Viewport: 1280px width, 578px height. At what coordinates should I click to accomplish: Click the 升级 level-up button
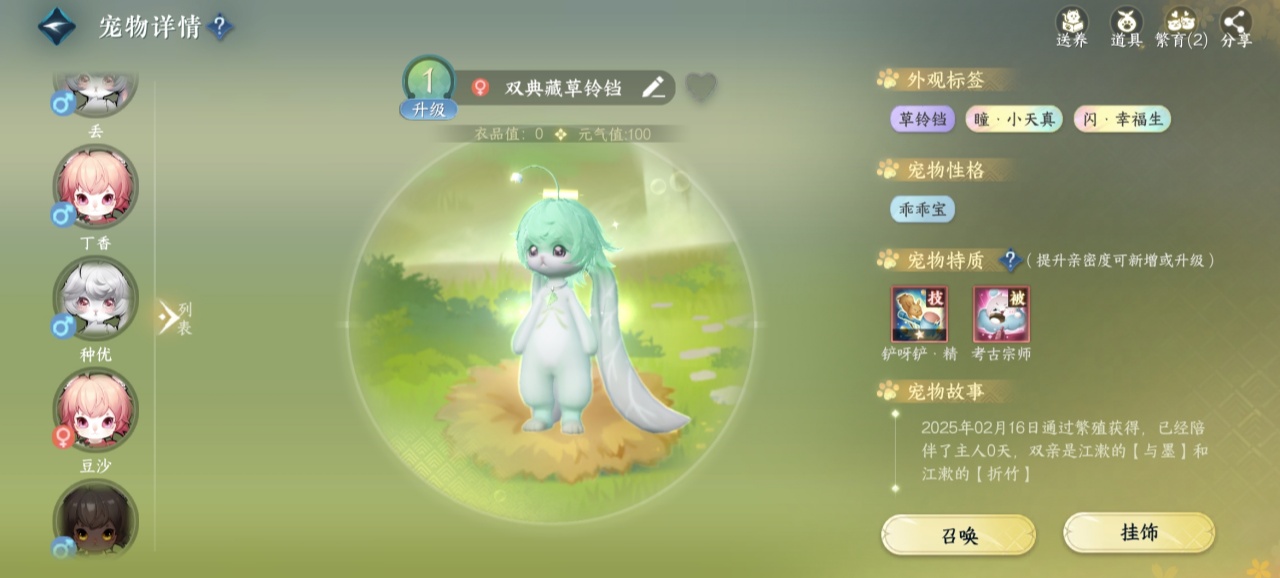[x=429, y=110]
